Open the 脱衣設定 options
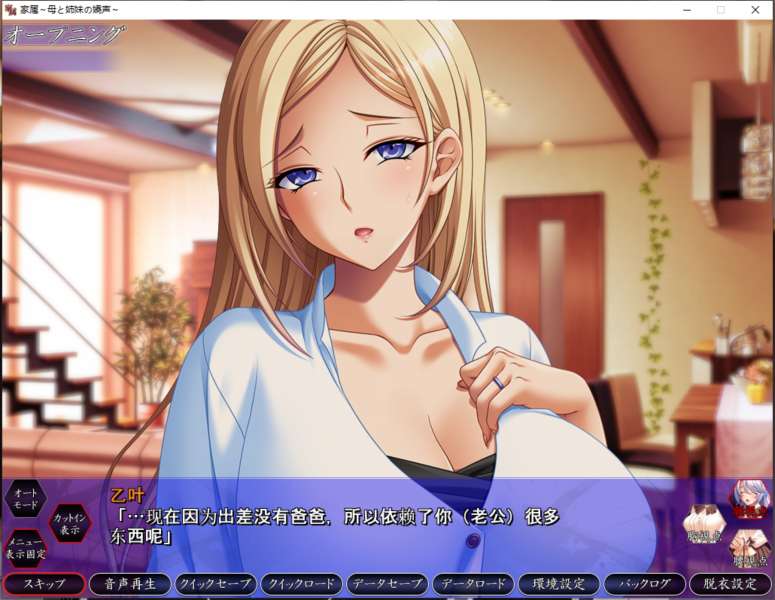The width and height of the screenshot is (775, 600). pyautogui.click(x=730, y=584)
